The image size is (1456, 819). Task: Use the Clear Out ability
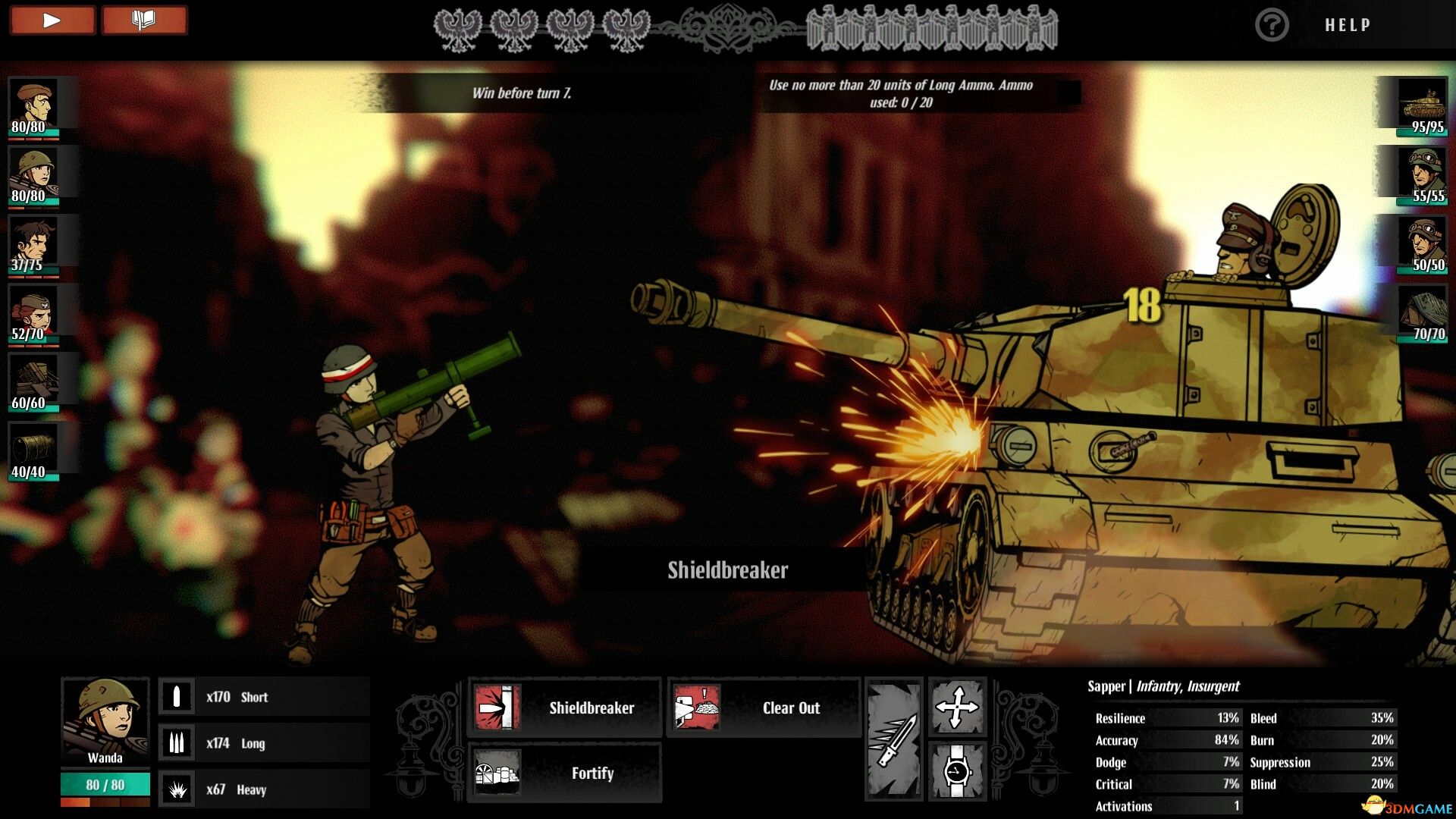point(764,708)
